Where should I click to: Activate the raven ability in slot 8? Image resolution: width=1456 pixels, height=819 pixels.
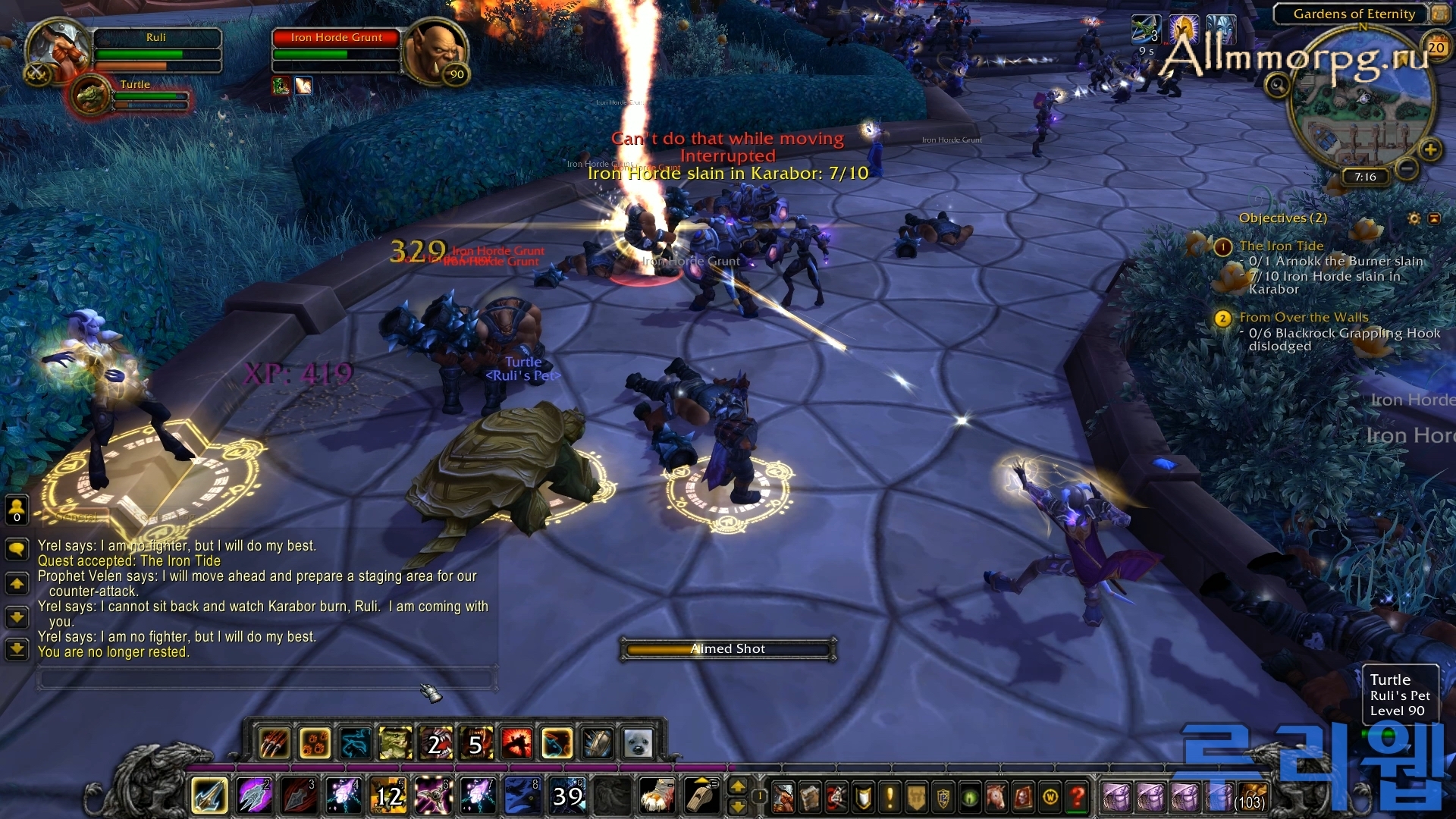pyautogui.click(x=522, y=795)
